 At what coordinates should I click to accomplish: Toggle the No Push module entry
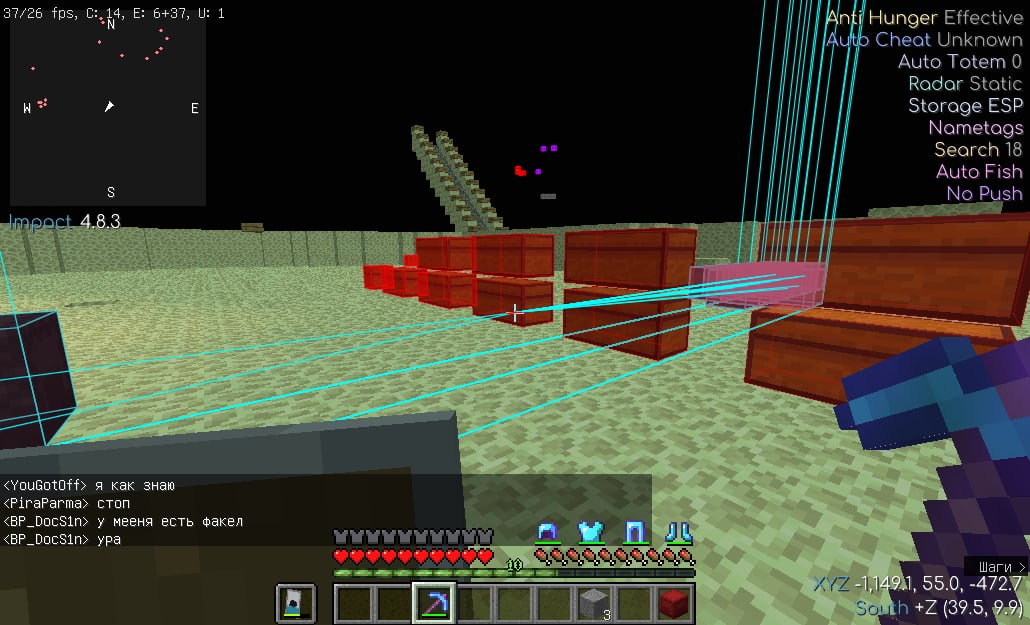click(x=984, y=194)
